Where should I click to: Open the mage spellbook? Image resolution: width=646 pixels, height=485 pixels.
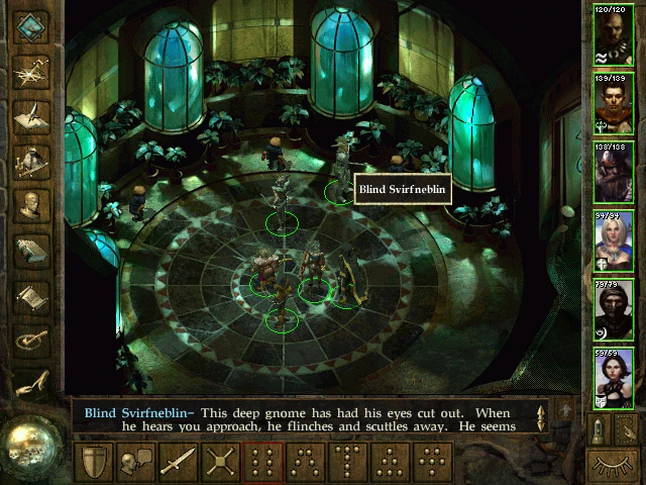point(32,250)
